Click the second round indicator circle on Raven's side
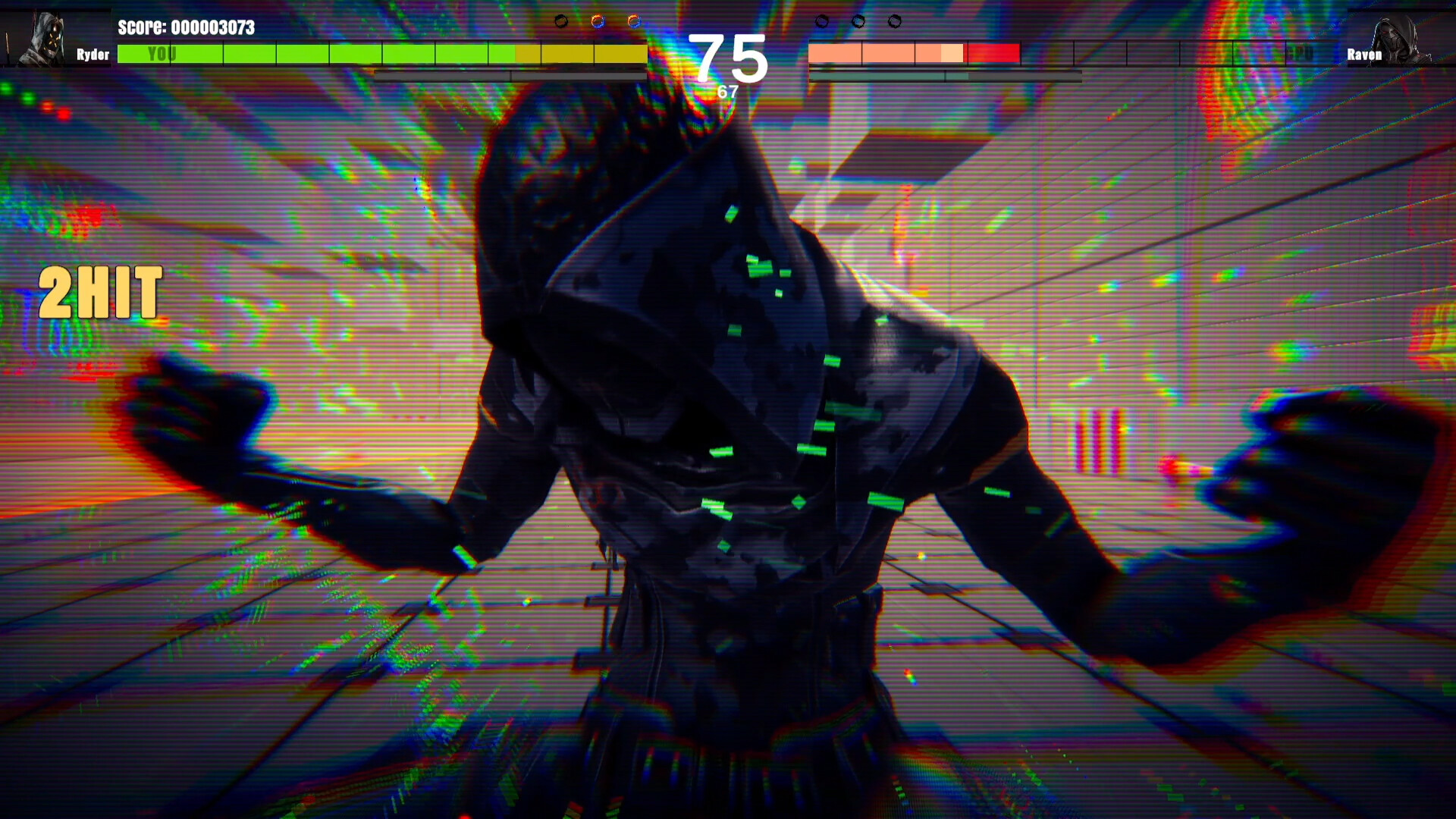Screen dimensions: 1456x819 click(859, 21)
